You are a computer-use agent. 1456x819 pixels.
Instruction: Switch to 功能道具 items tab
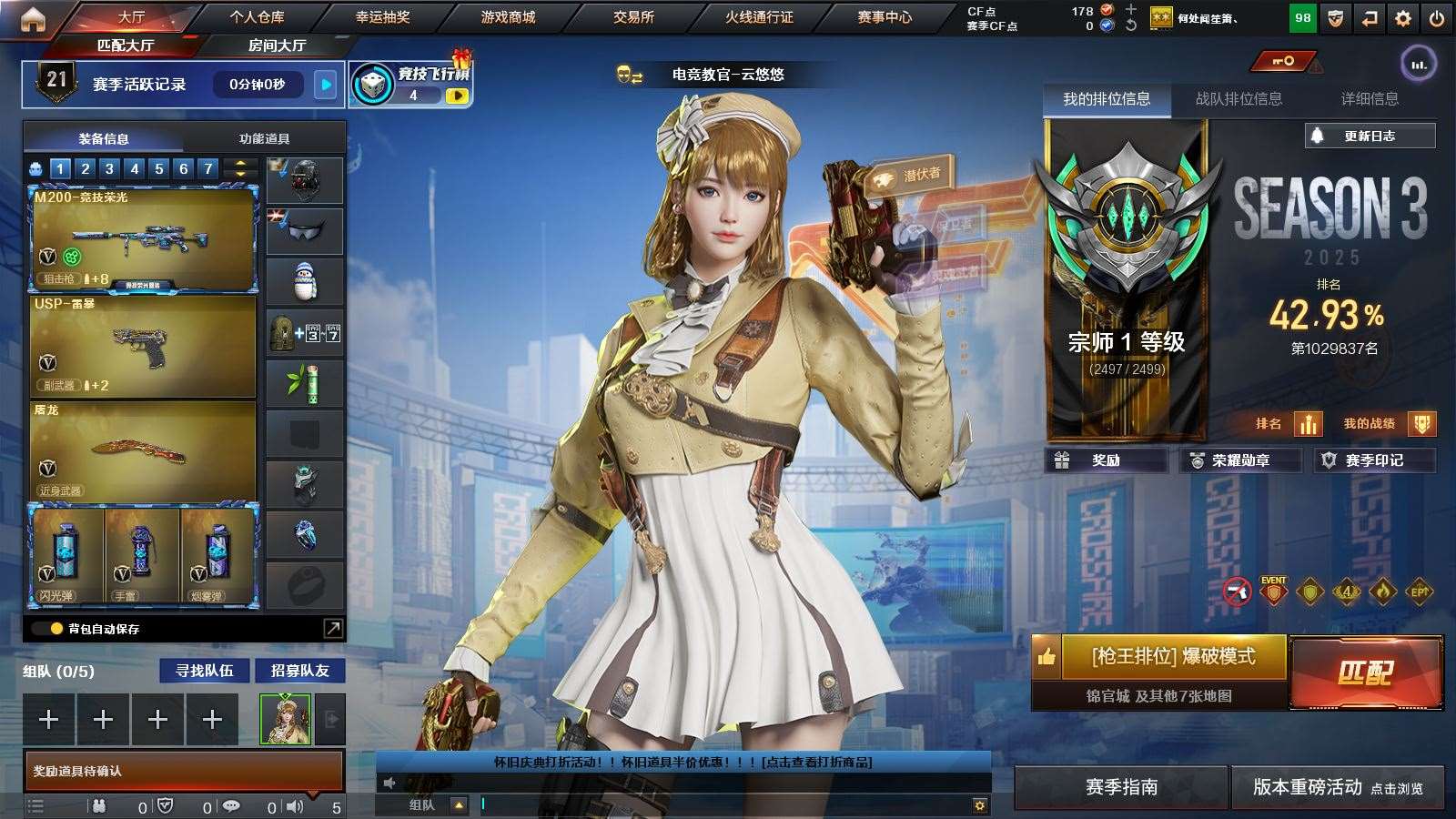pos(264,138)
